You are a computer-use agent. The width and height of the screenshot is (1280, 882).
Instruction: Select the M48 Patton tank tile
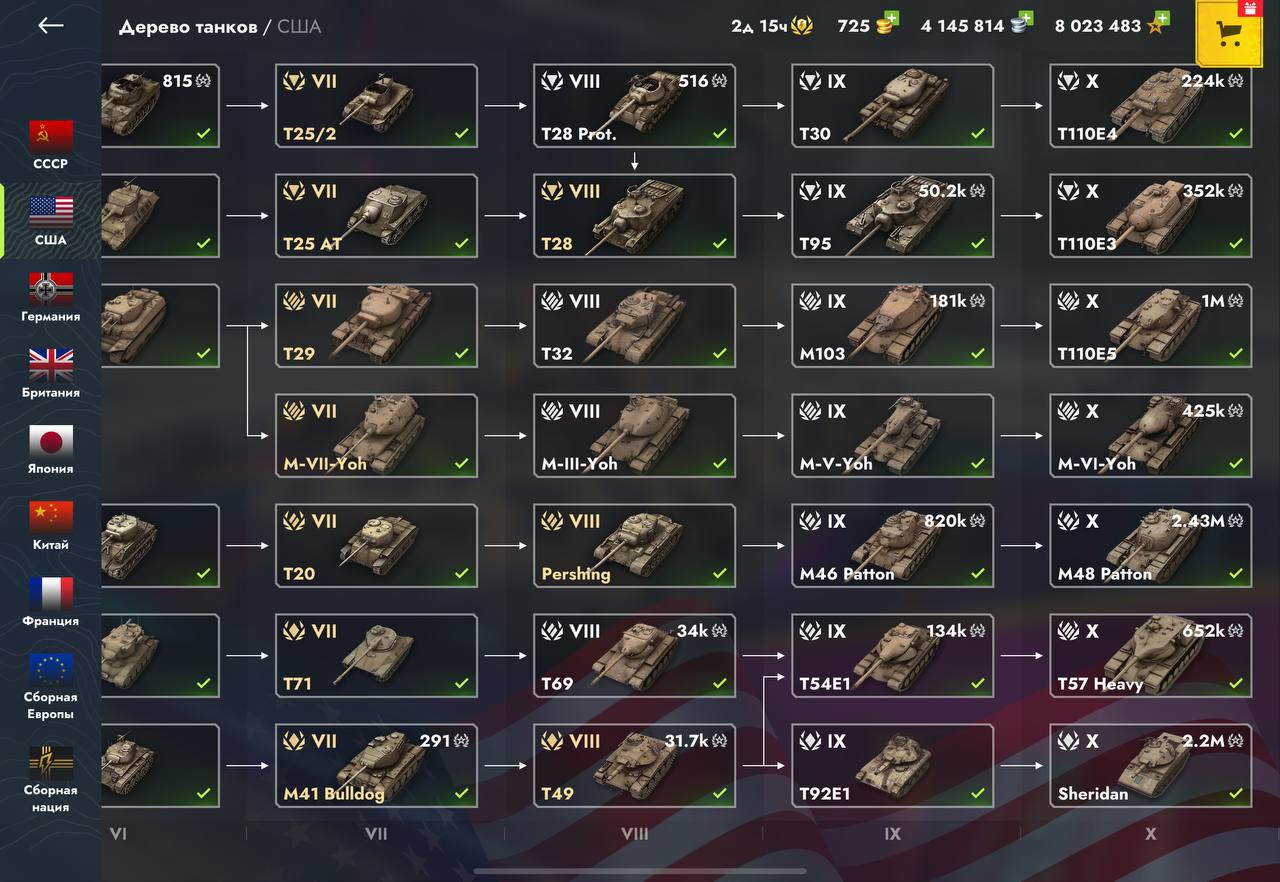1151,546
